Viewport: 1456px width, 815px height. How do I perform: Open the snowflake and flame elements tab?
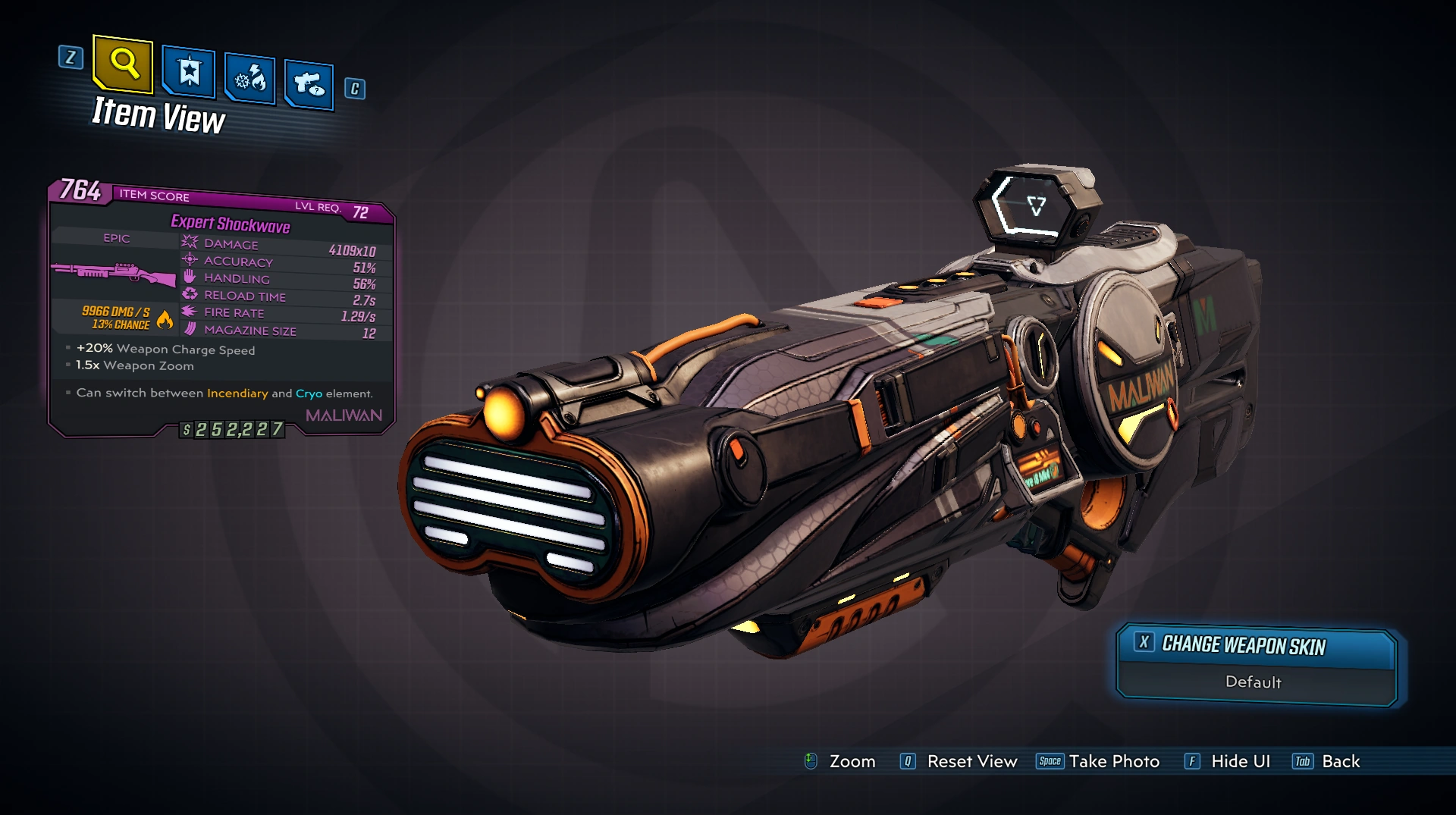pyautogui.click(x=250, y=79)
